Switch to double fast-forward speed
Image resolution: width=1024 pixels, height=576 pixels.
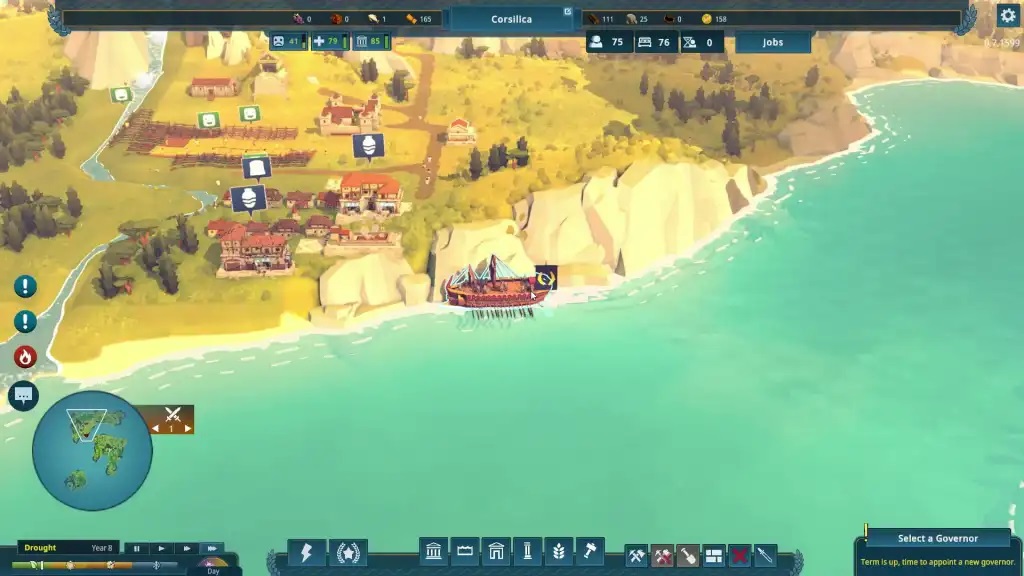[186, 548]
